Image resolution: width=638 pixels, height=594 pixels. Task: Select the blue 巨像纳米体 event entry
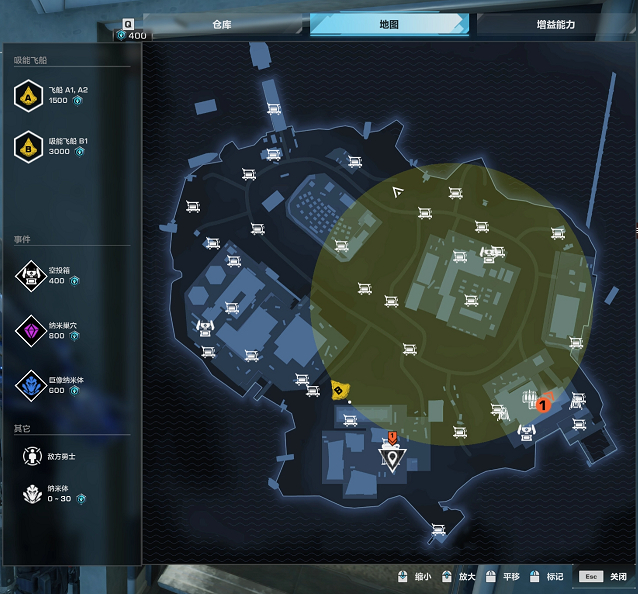coord(55,384)
